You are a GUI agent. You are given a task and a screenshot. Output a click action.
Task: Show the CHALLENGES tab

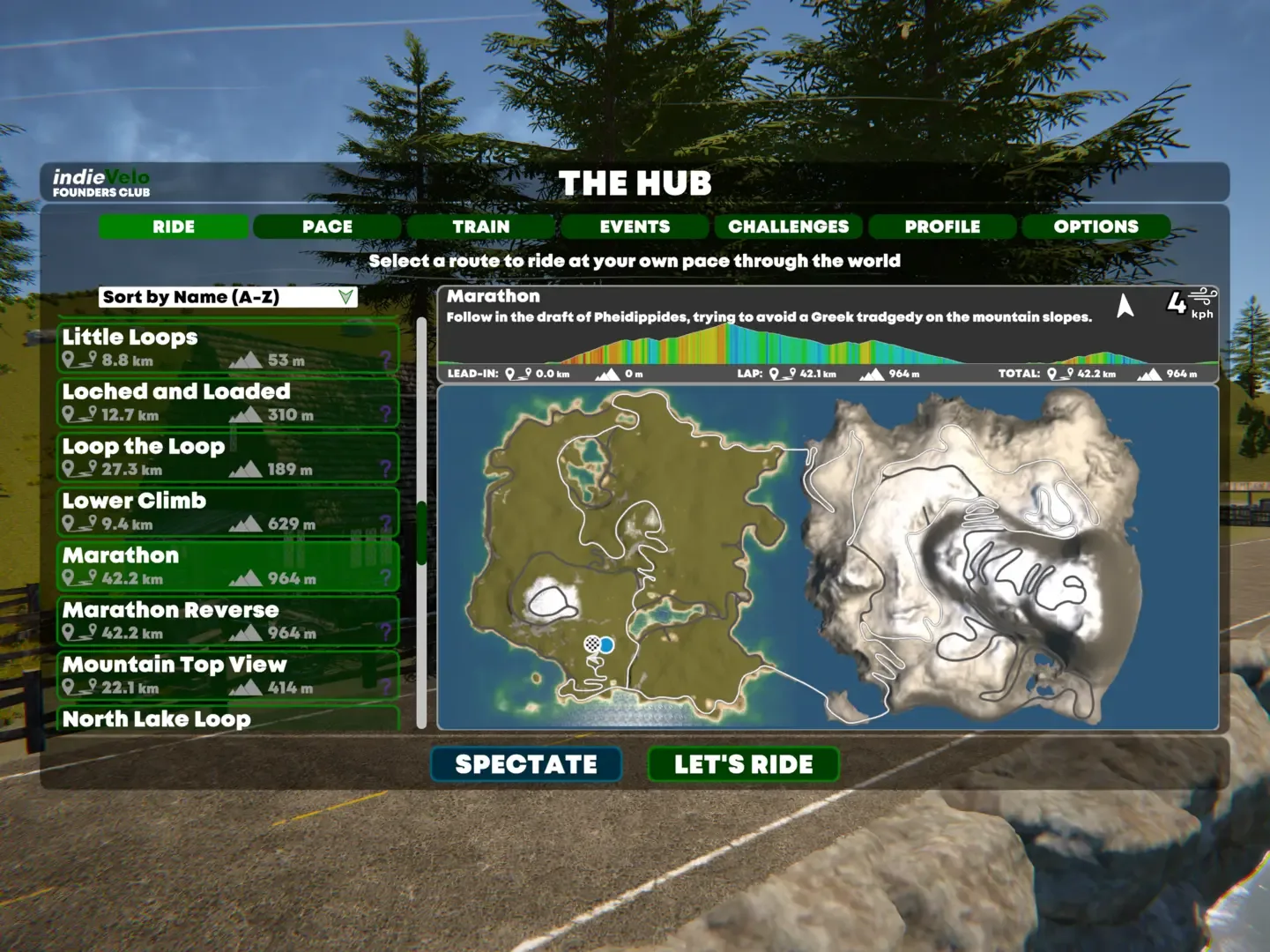788,227
